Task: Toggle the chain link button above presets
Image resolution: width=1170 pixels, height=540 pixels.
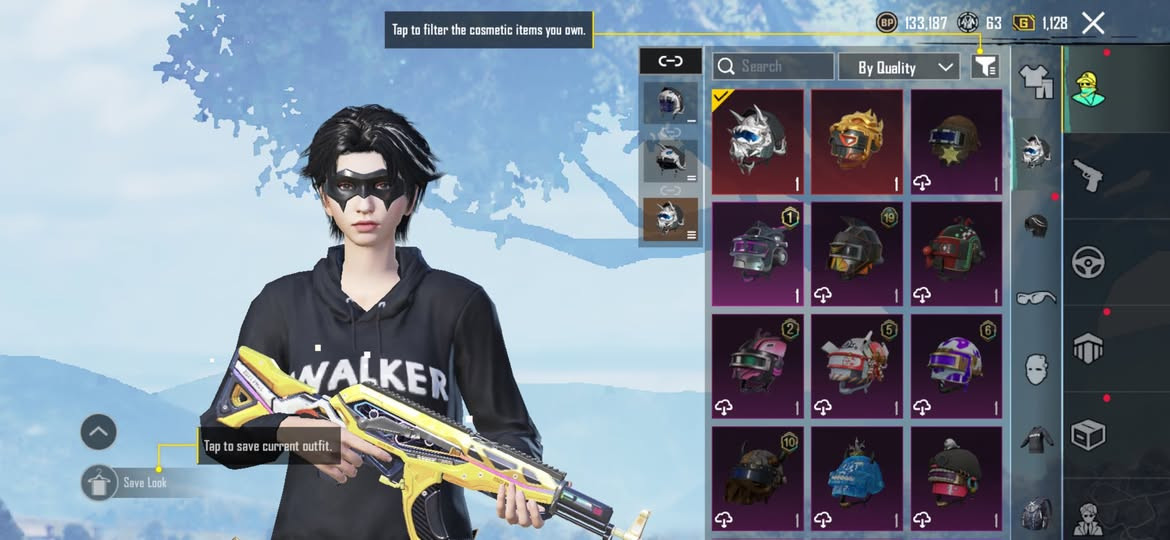Action: [670, 61]
